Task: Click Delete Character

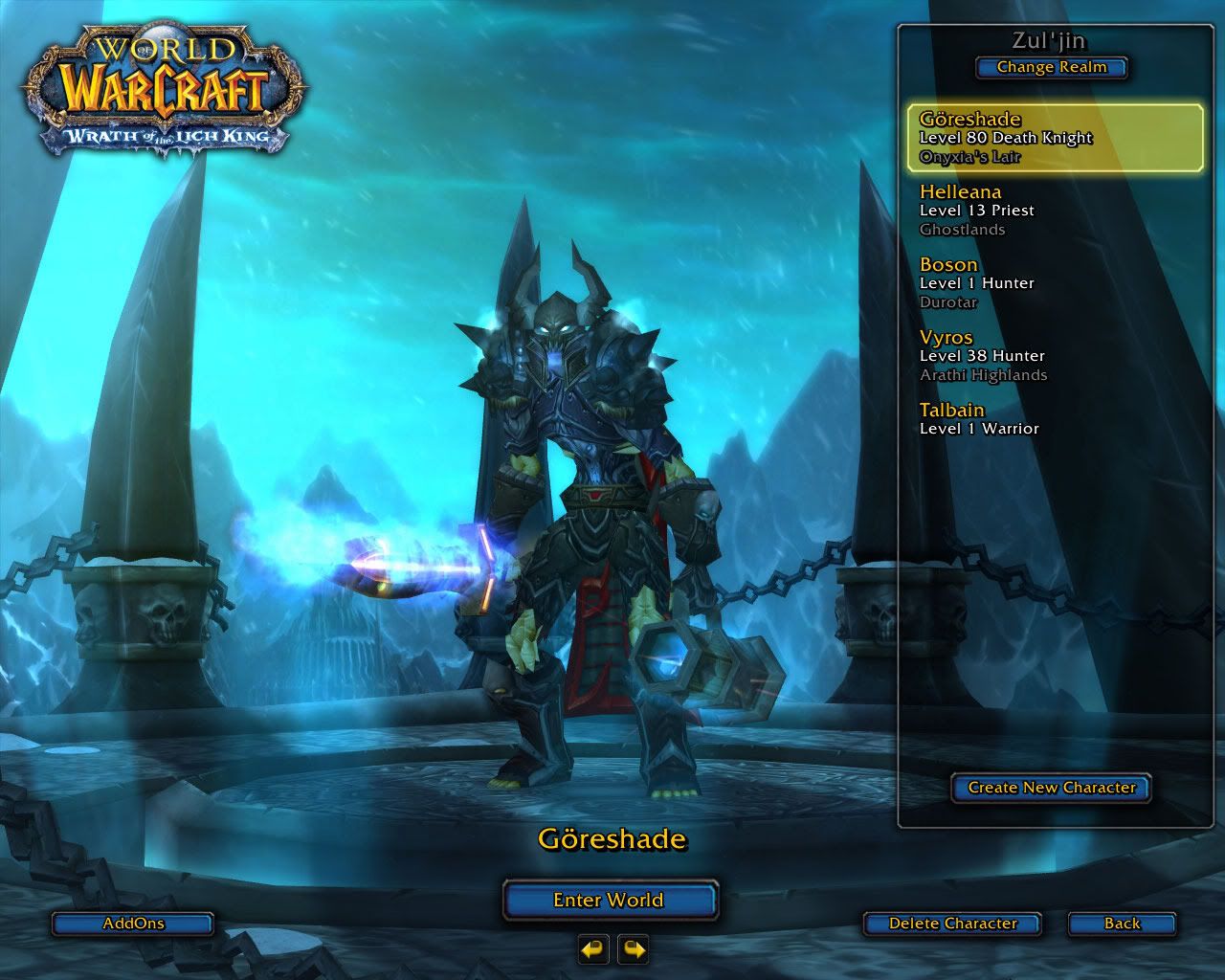Action: 952,924
